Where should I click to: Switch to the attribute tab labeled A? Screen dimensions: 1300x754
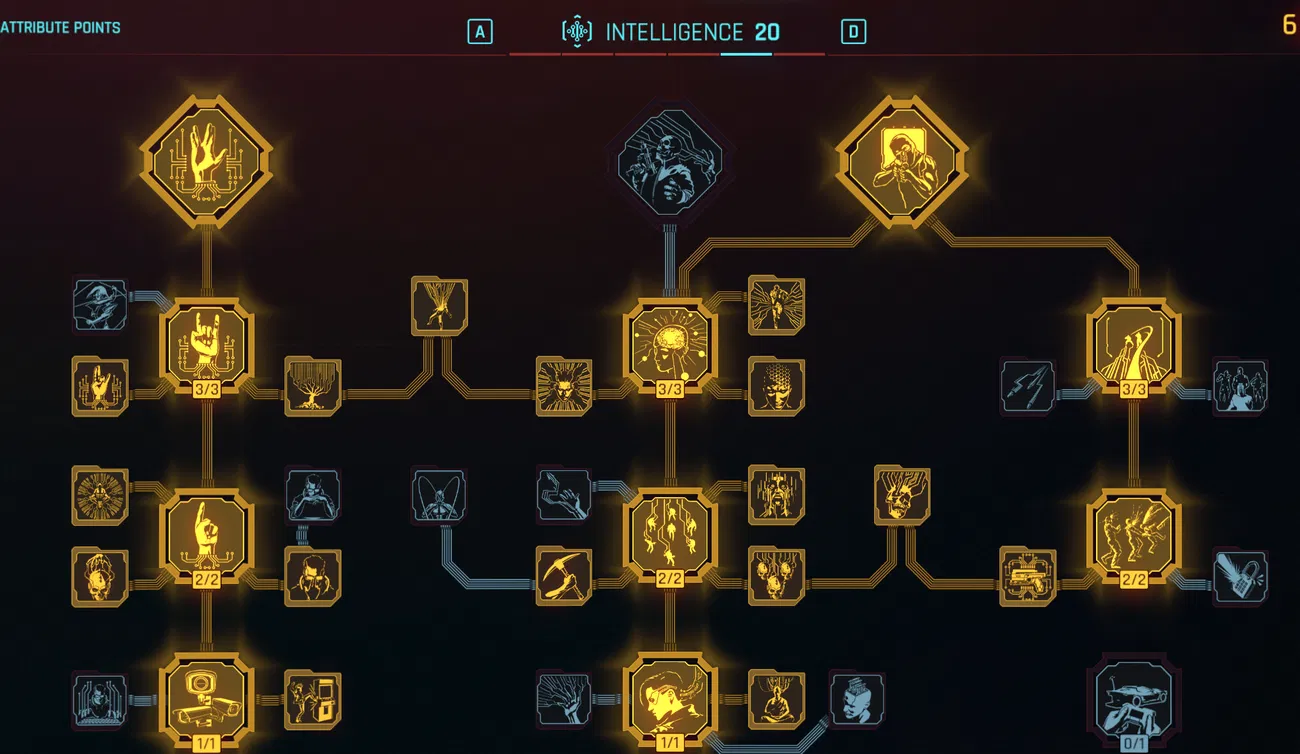tap(480, 31)
